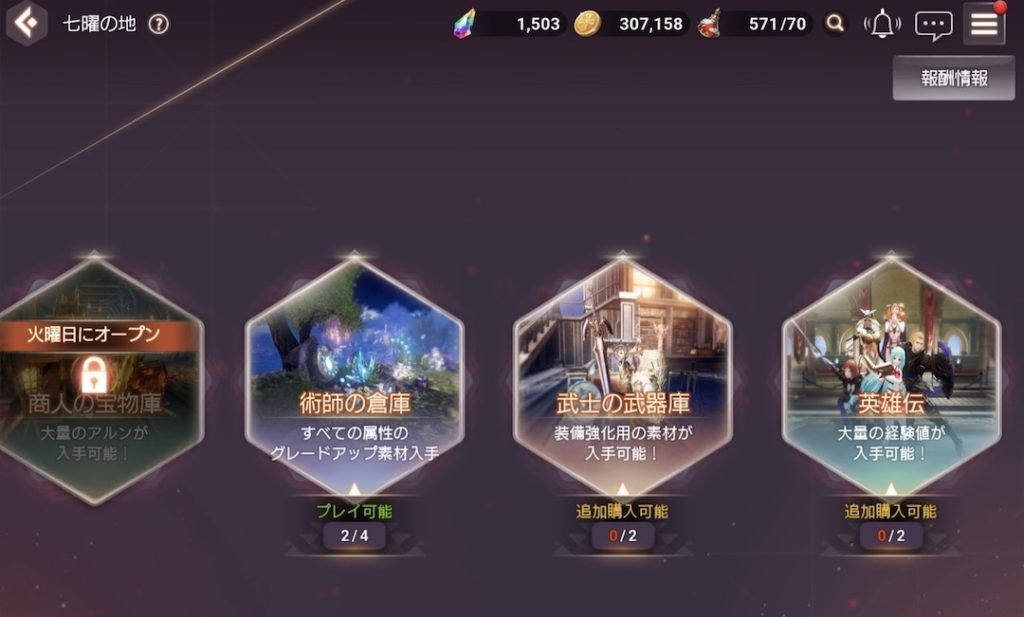
Task: Tap the gold coin currency icon
Action: coord(587,24)
